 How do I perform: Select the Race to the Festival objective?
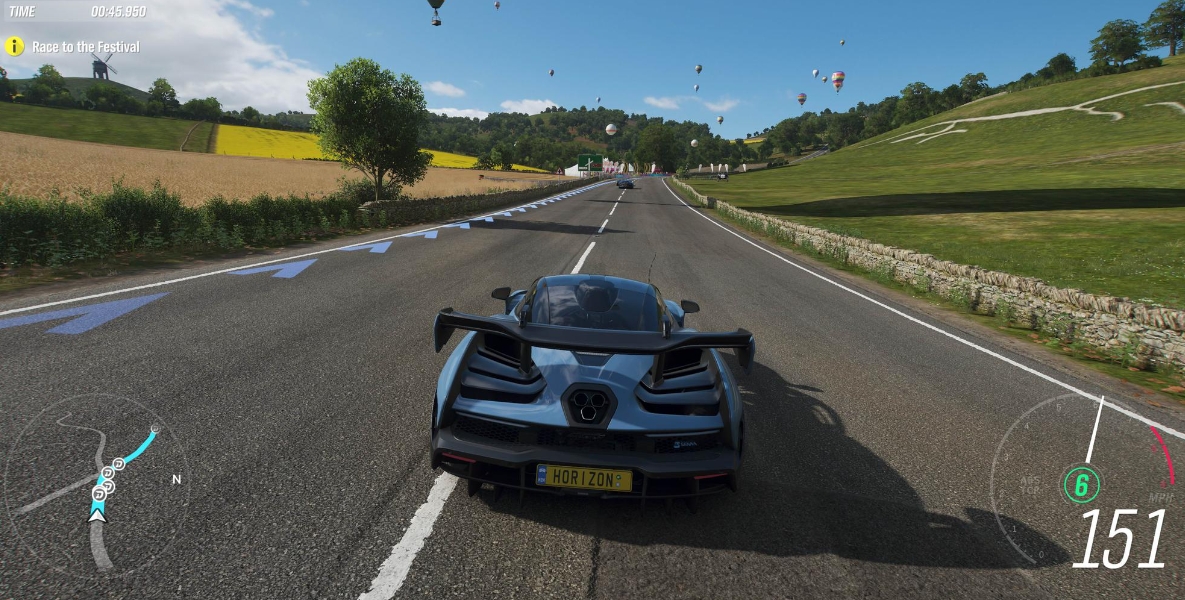coord(86,47)
